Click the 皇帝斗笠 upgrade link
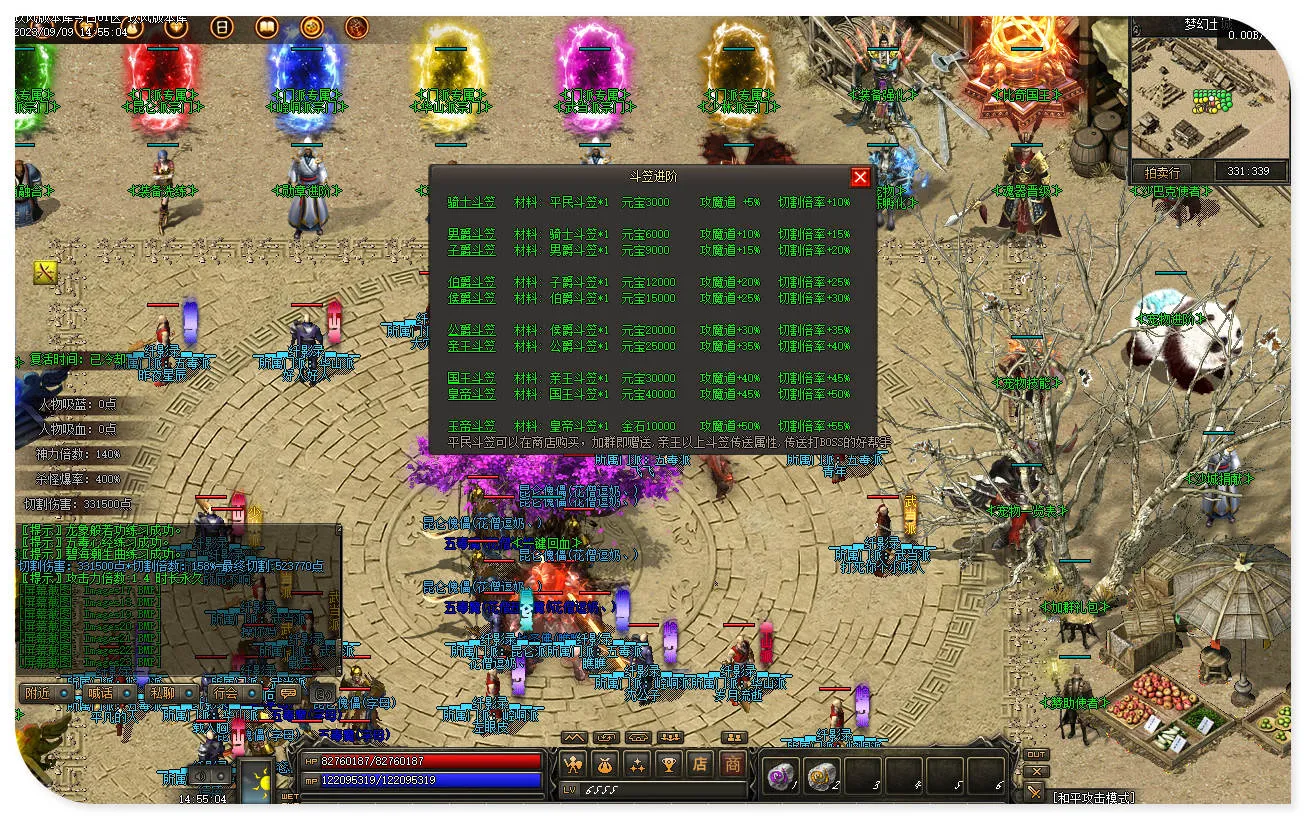 tap(471, 394)
